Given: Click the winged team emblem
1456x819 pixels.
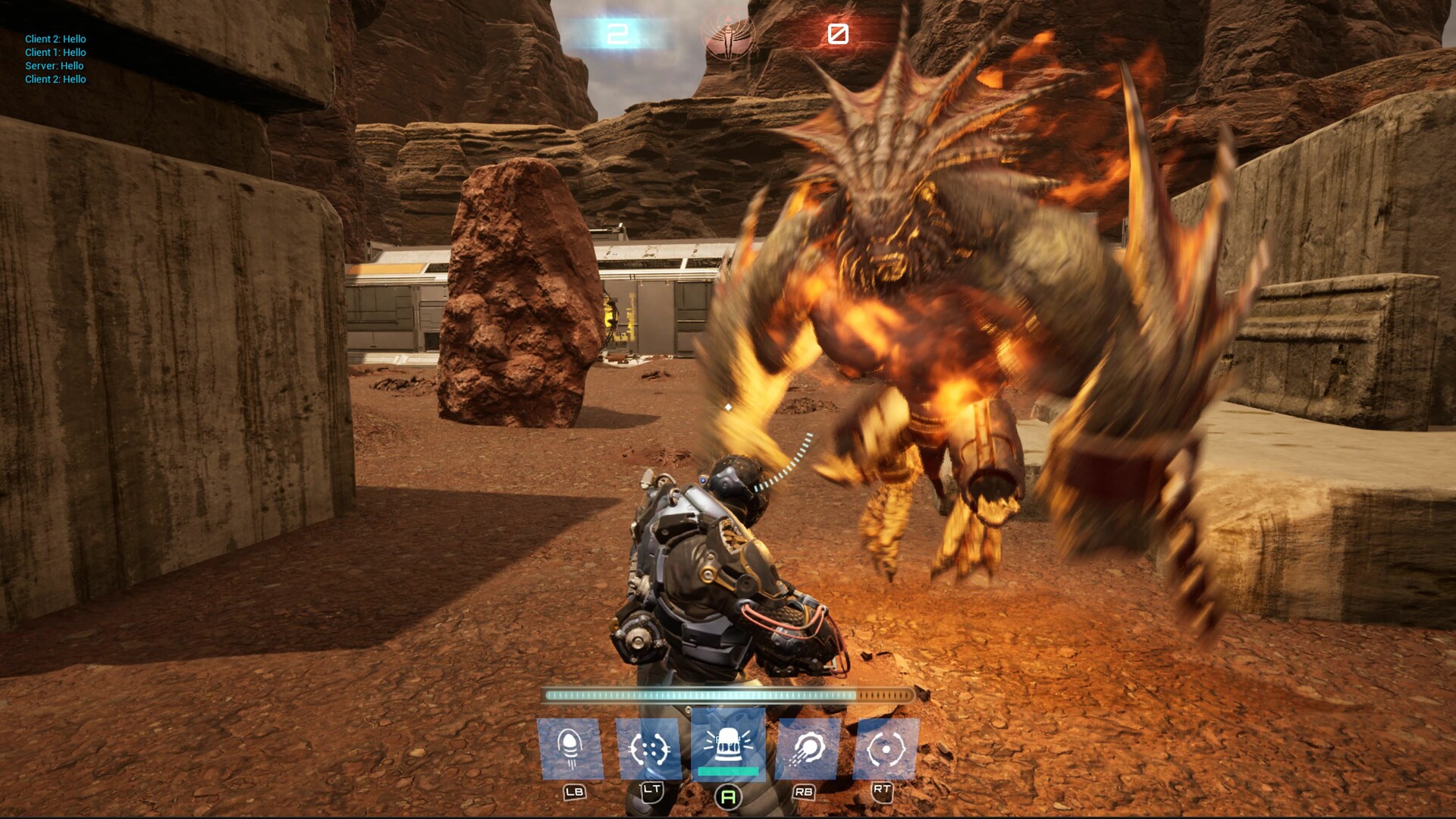Looking at the screenshot, I should coord(728,34).
